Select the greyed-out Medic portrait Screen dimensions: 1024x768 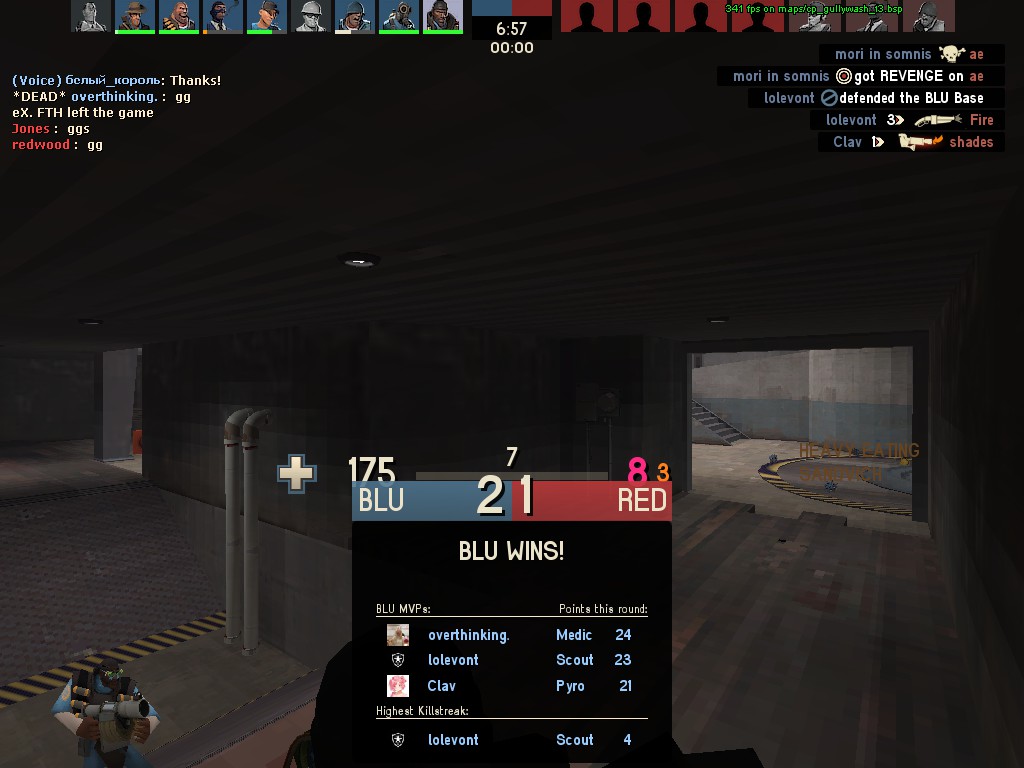[x=91, y=16]
